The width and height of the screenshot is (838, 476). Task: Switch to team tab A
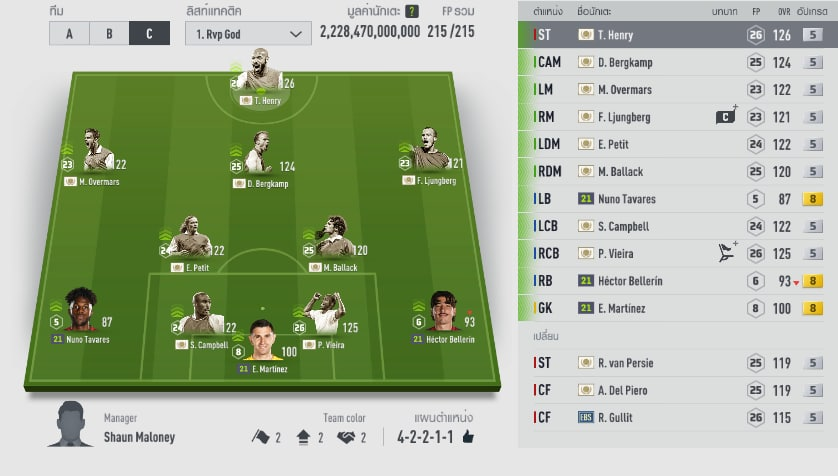(x=69, y=33)
